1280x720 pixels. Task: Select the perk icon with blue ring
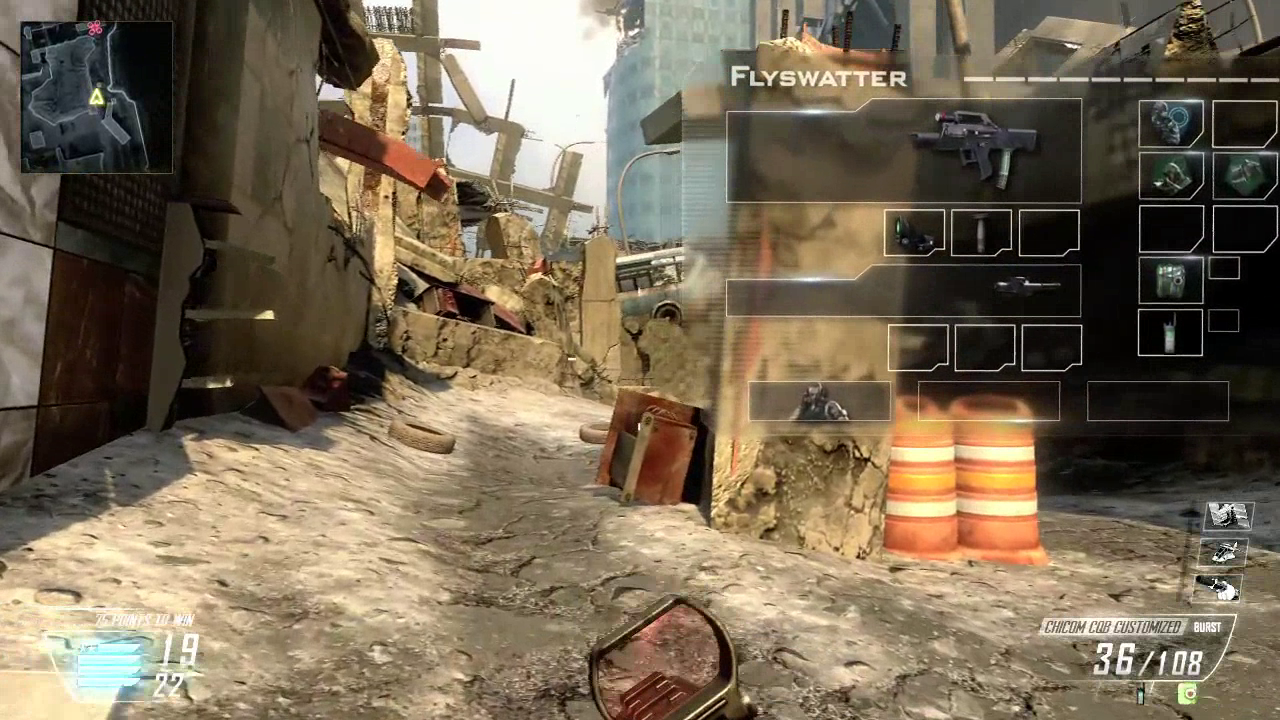click(x=1171, y=124)
